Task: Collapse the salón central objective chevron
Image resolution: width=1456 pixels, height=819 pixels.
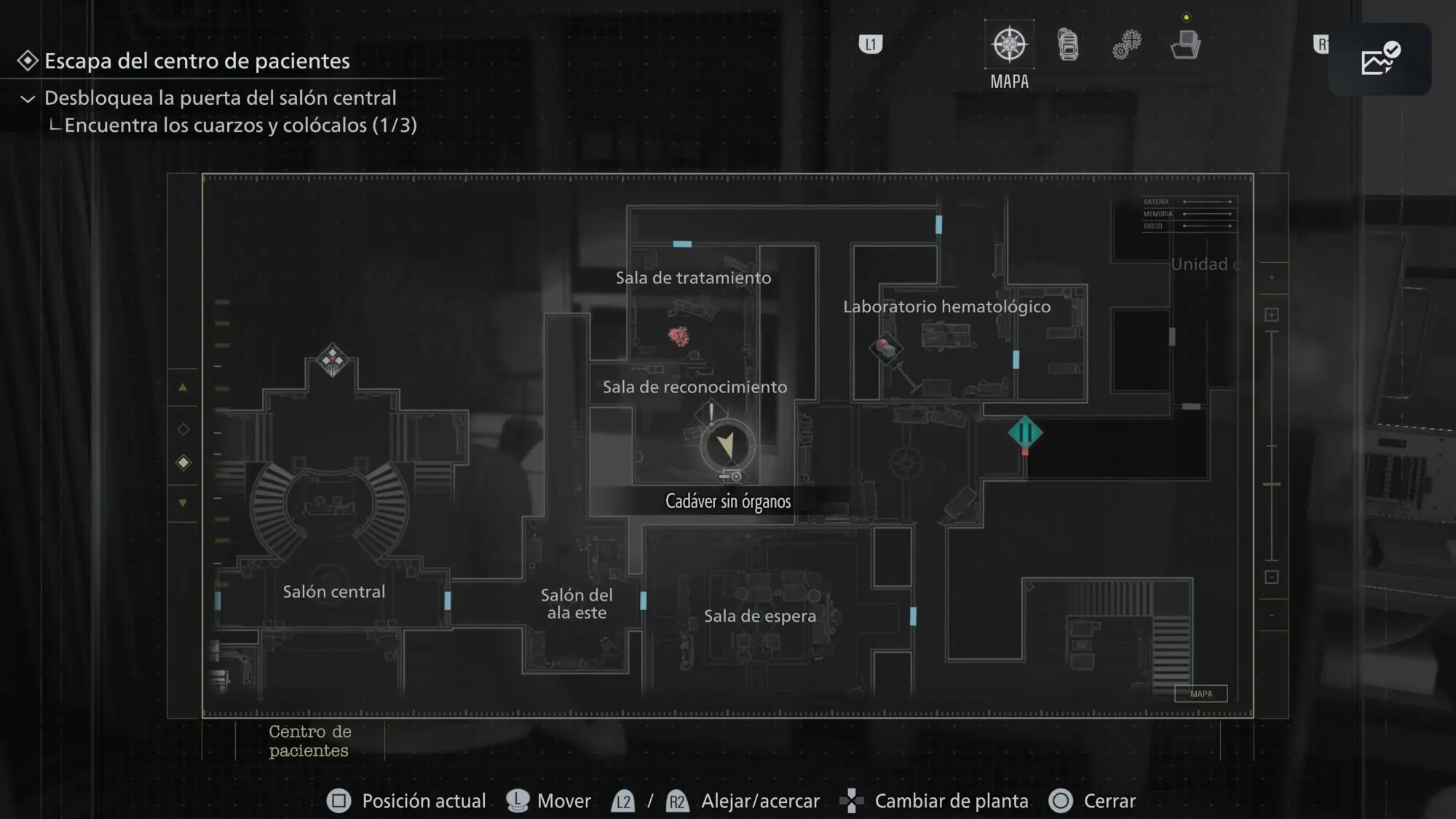Action: pos(28,99)
